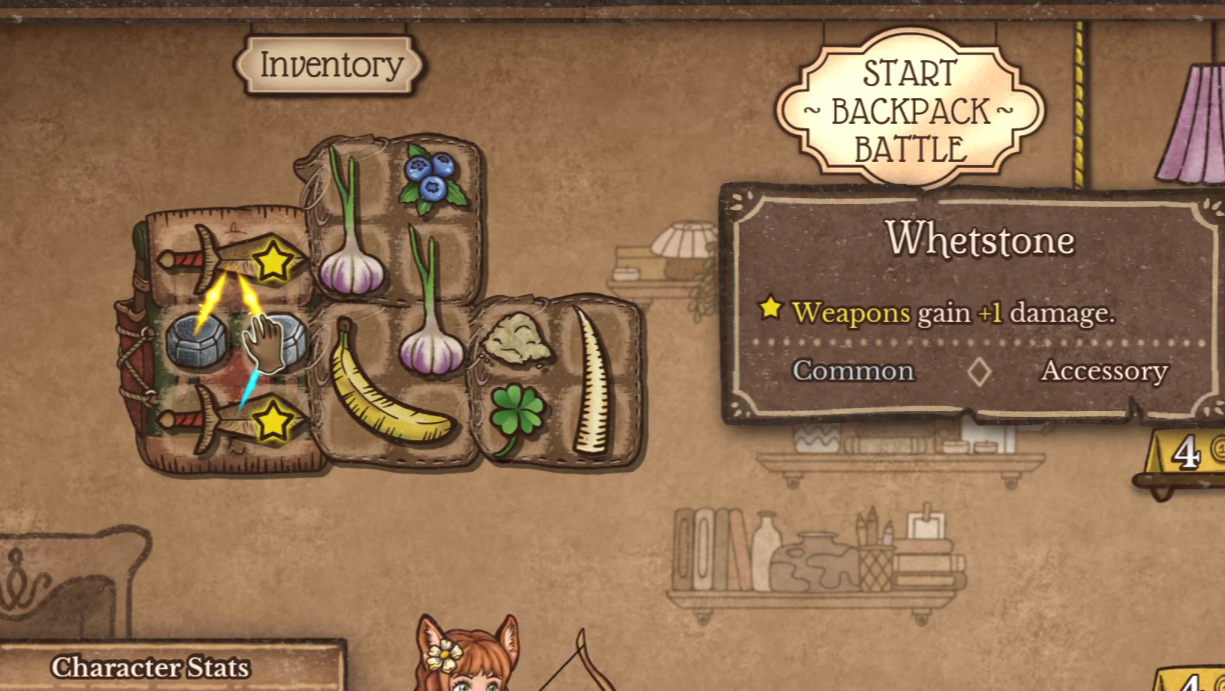Choose the white tusk item
This screenshot has height=691, width=1225.
[590, 382]
